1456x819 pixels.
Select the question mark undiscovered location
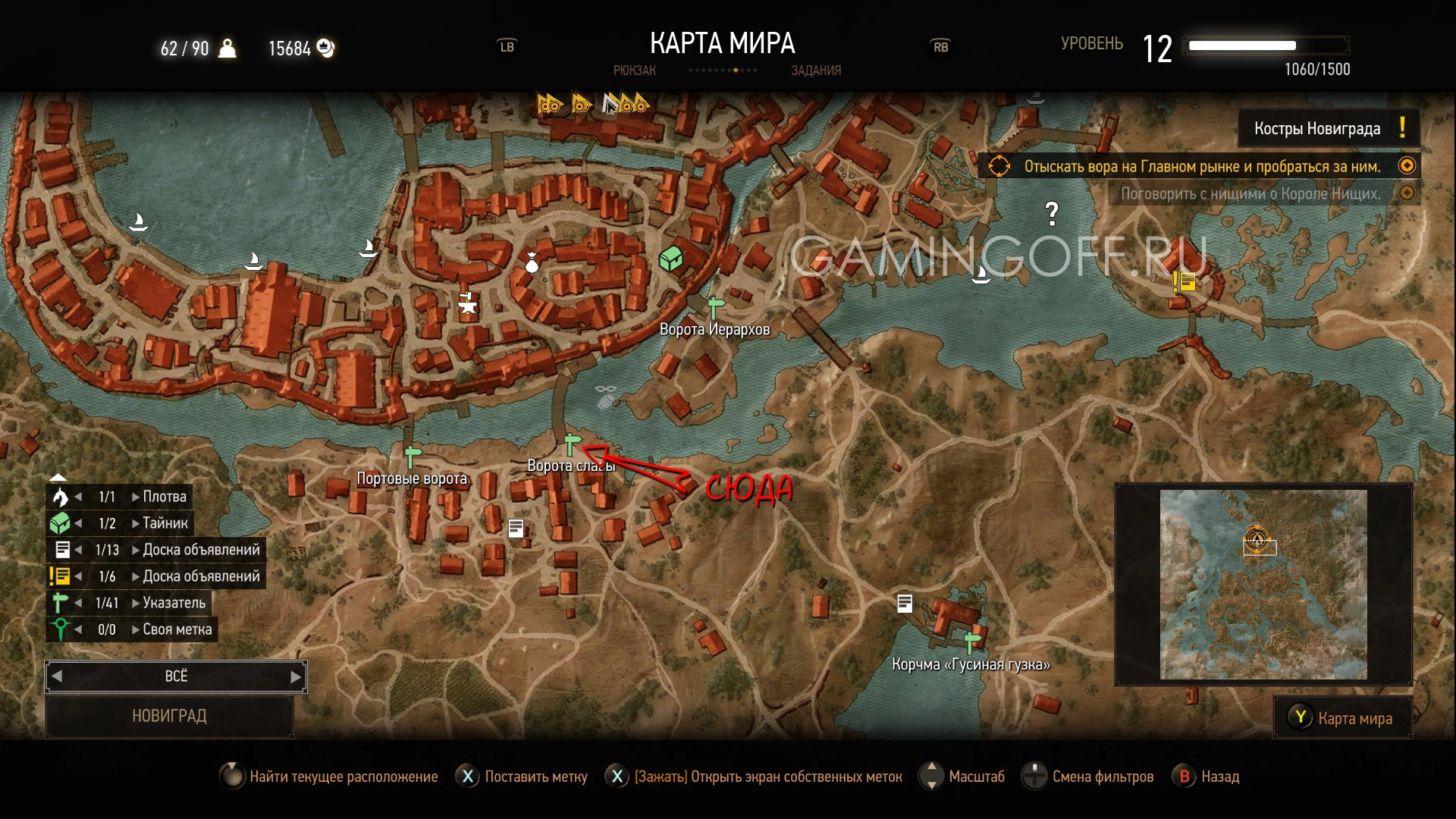click(x=1052, y=214)
